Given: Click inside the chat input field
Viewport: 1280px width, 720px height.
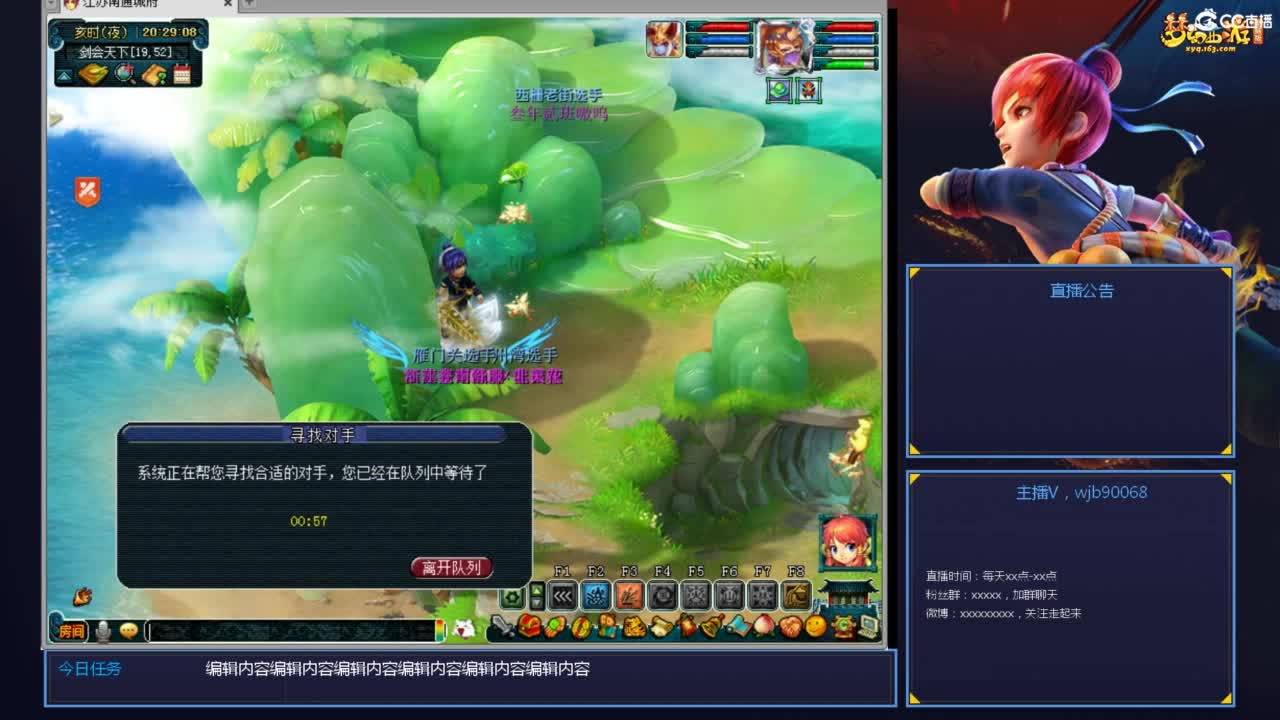Looking at the screenshot, I should point(291,630).
